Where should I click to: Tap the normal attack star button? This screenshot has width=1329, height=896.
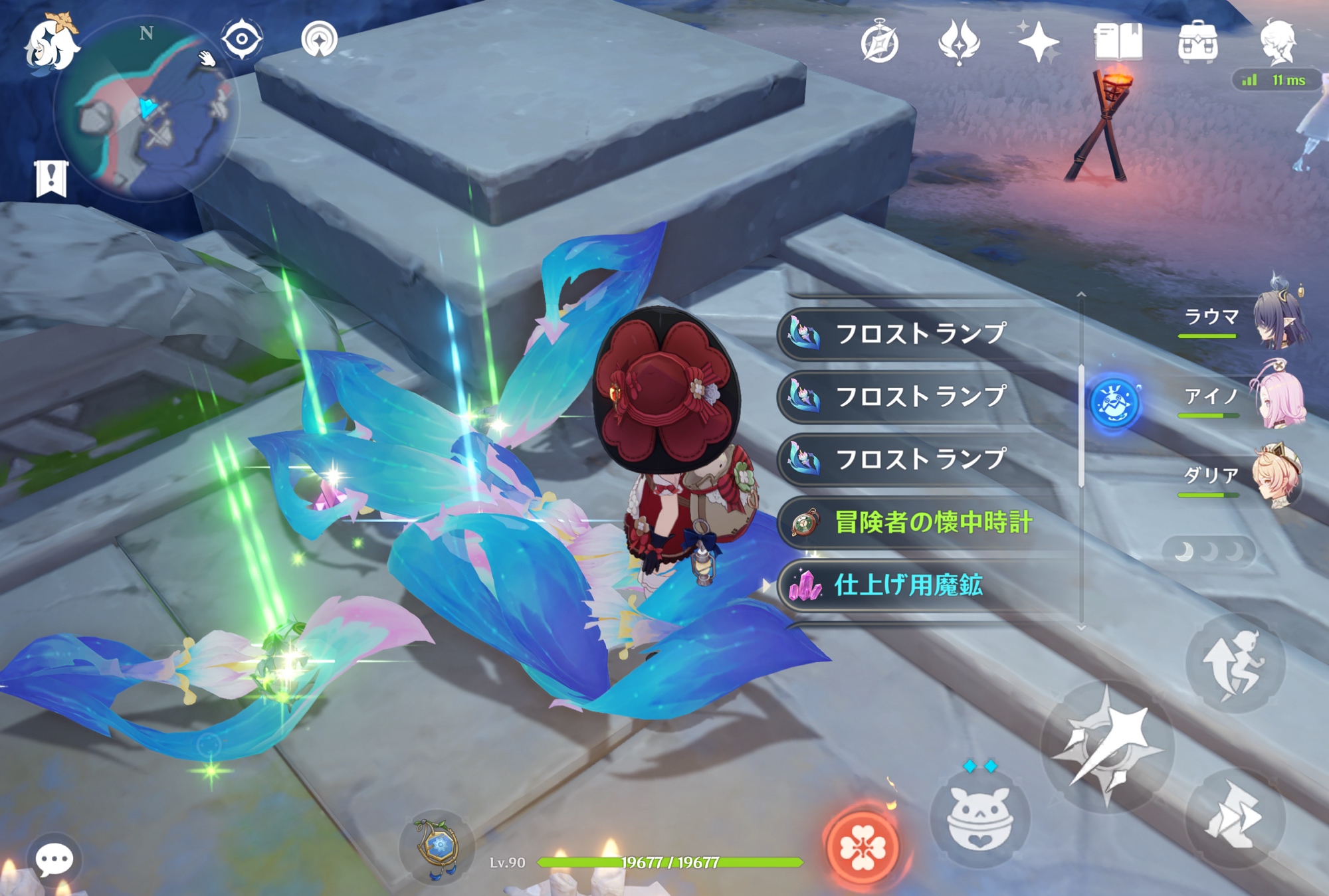pos(1106,745)
